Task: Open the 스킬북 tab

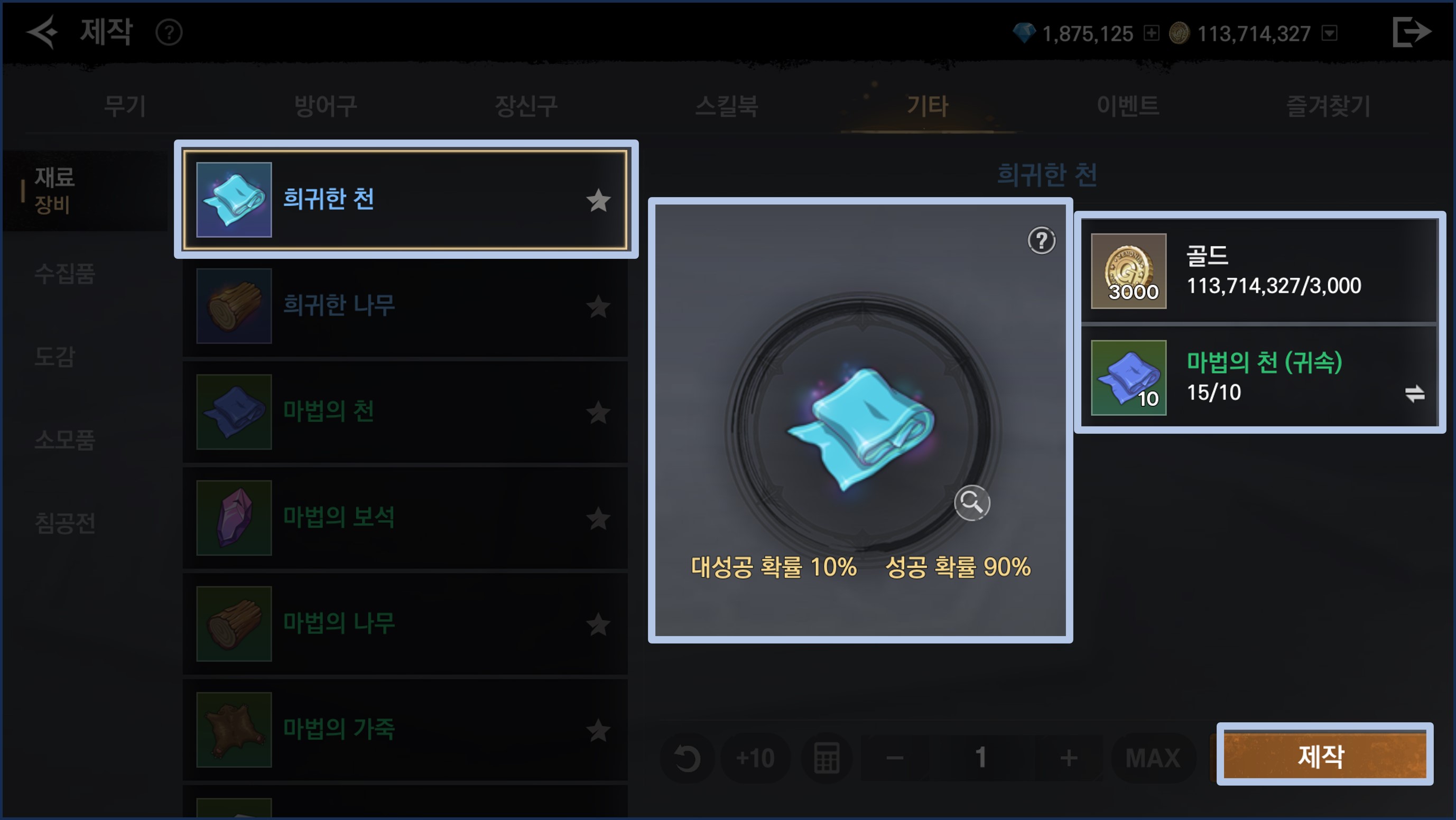Action: coord(726,106)
